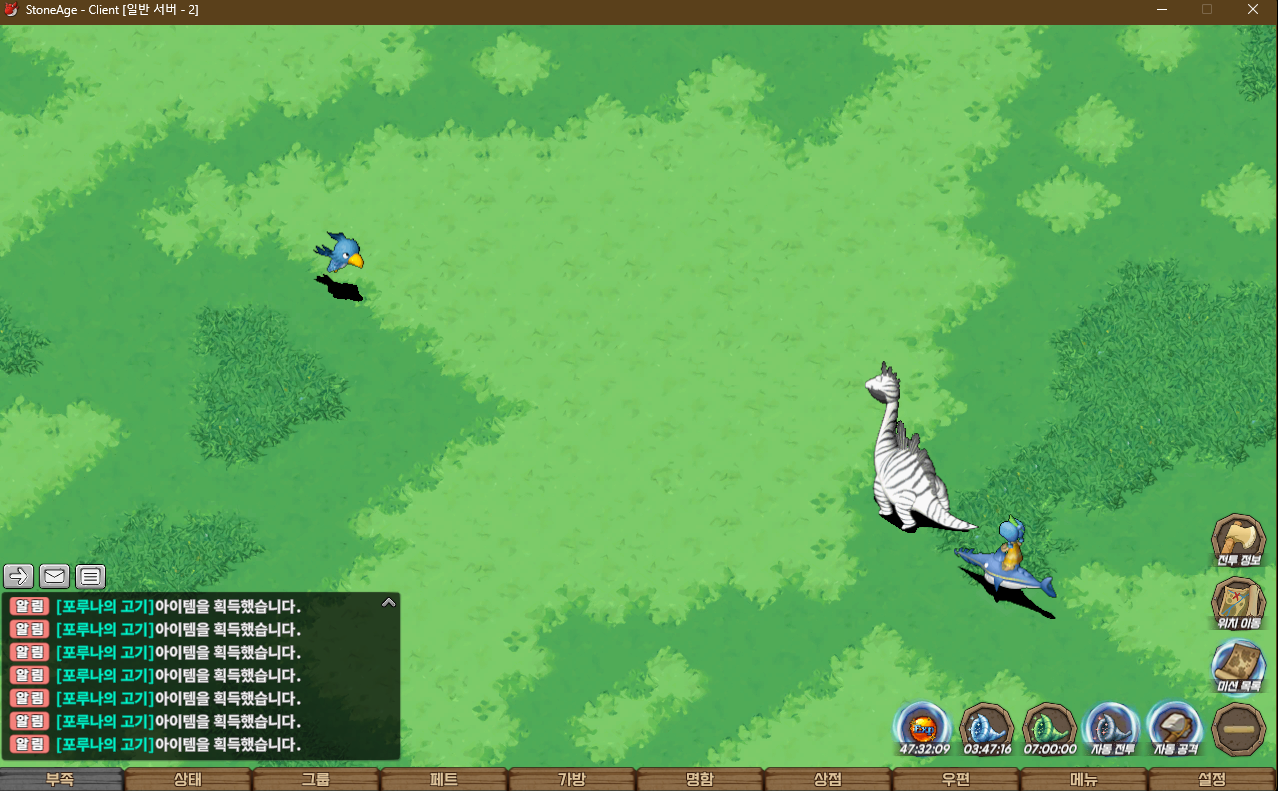Toggle 자동 전투 auto battle

tap(1111, 728)
